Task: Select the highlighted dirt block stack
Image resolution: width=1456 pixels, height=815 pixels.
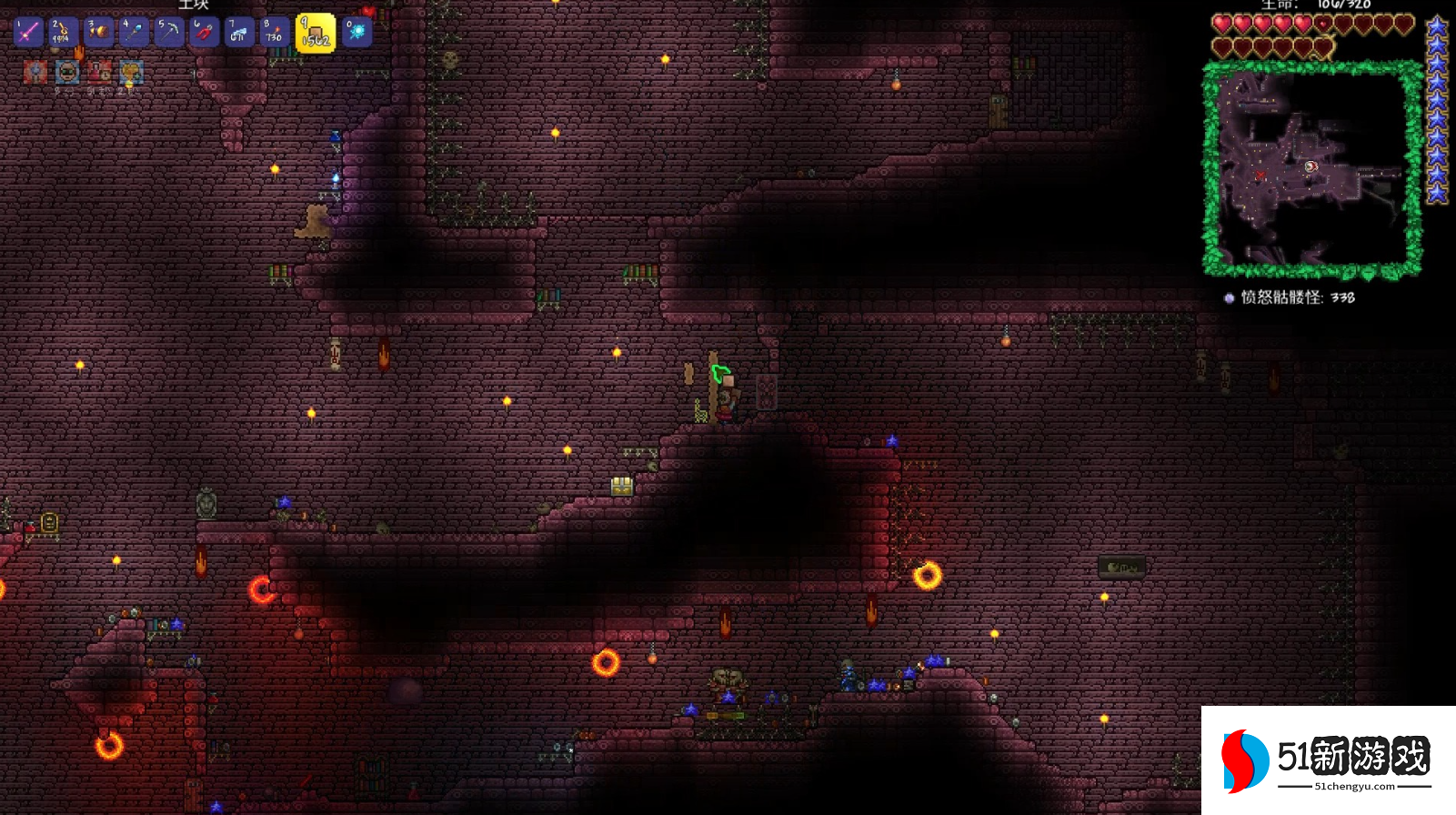Action: click(316, 34)
